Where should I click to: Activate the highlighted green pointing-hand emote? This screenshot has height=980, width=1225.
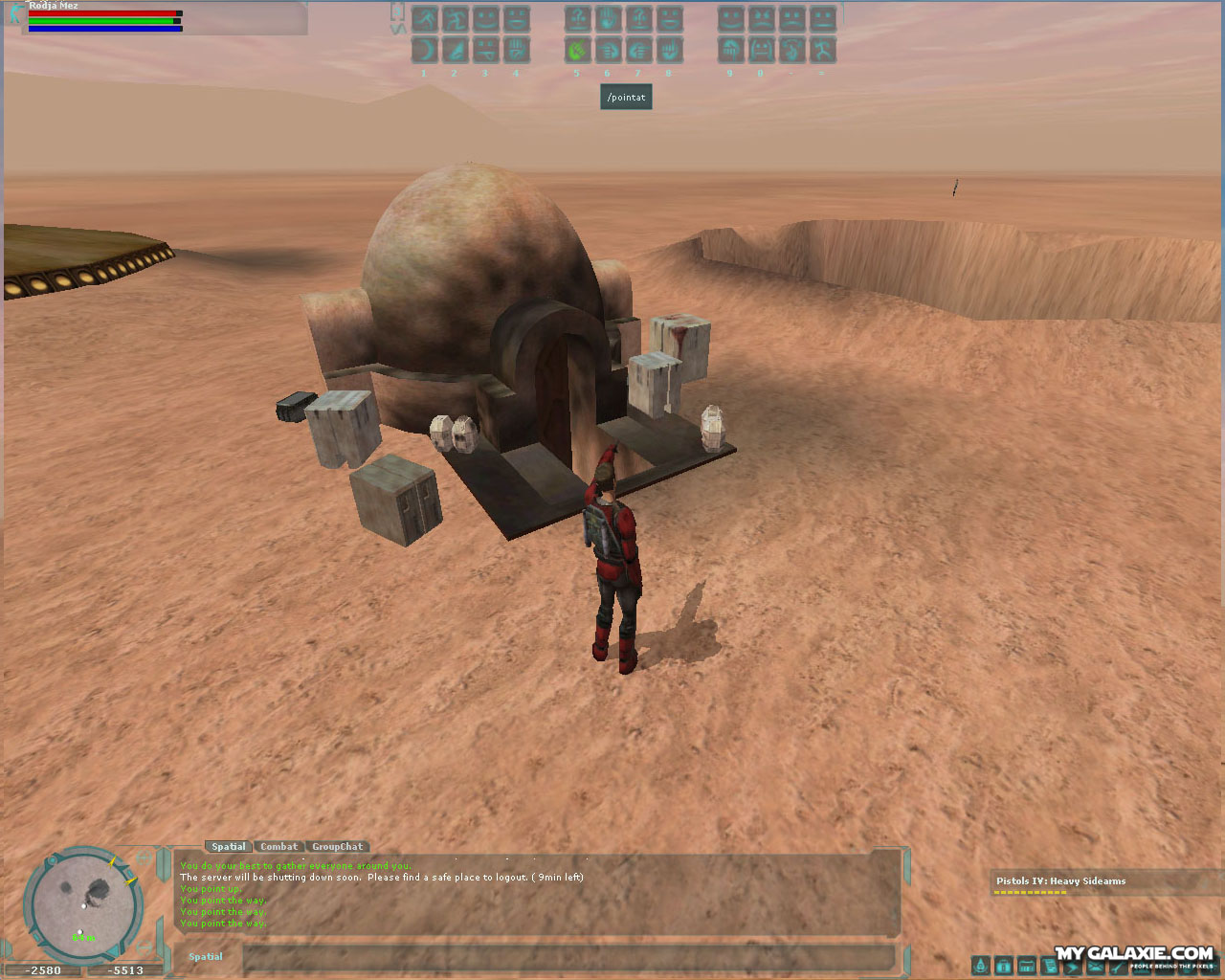(x=577, y=50)
